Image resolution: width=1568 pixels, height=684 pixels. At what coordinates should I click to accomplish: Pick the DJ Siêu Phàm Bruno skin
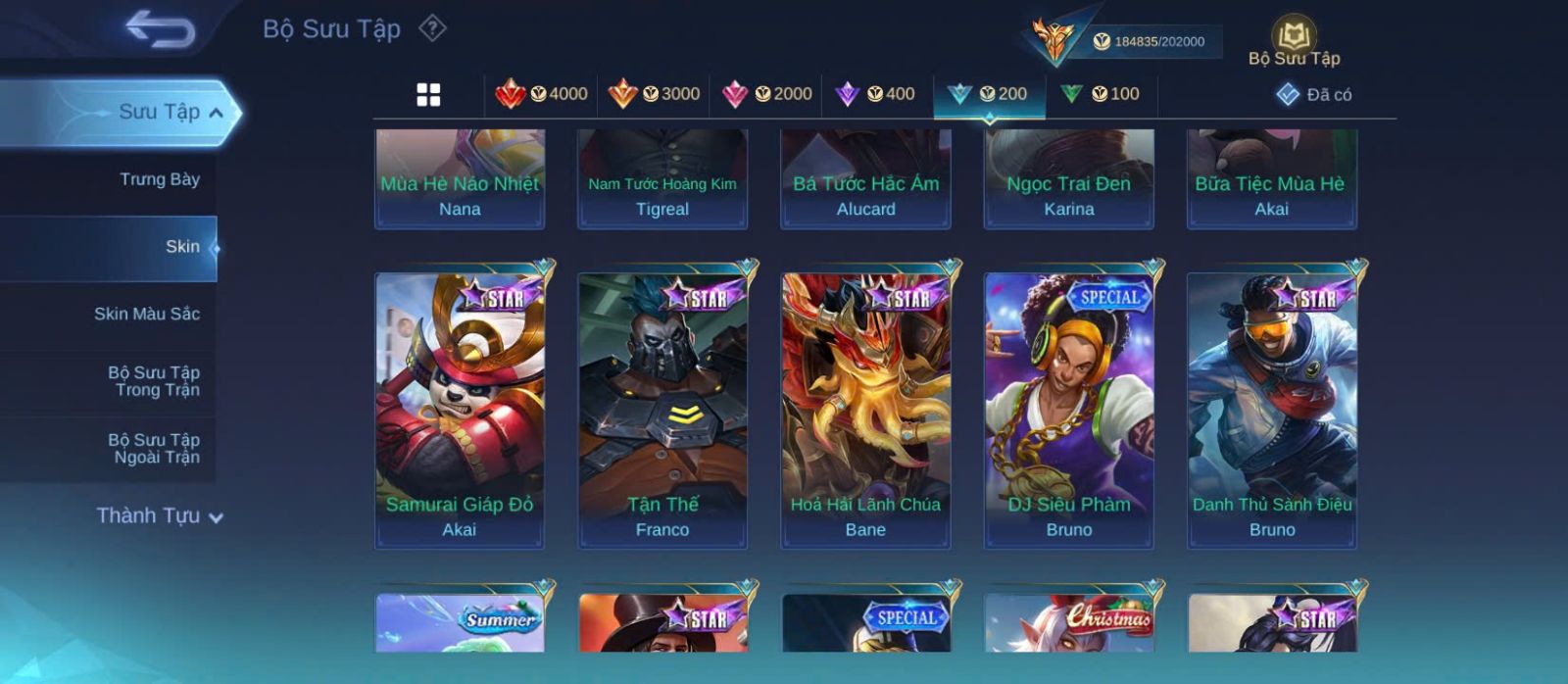pos(1068,410)
